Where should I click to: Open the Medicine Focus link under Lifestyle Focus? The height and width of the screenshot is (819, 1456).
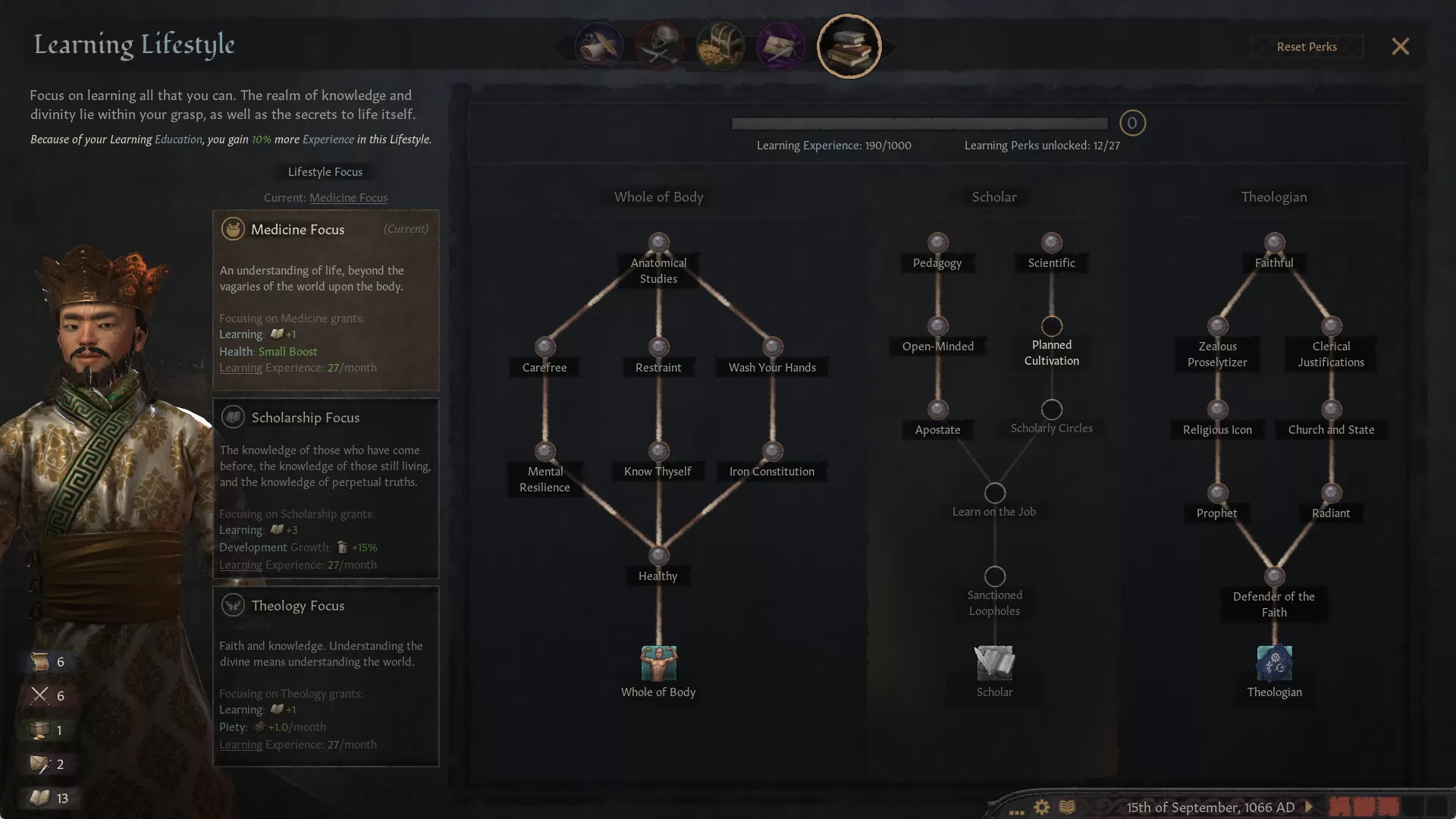tap(348, 197)
